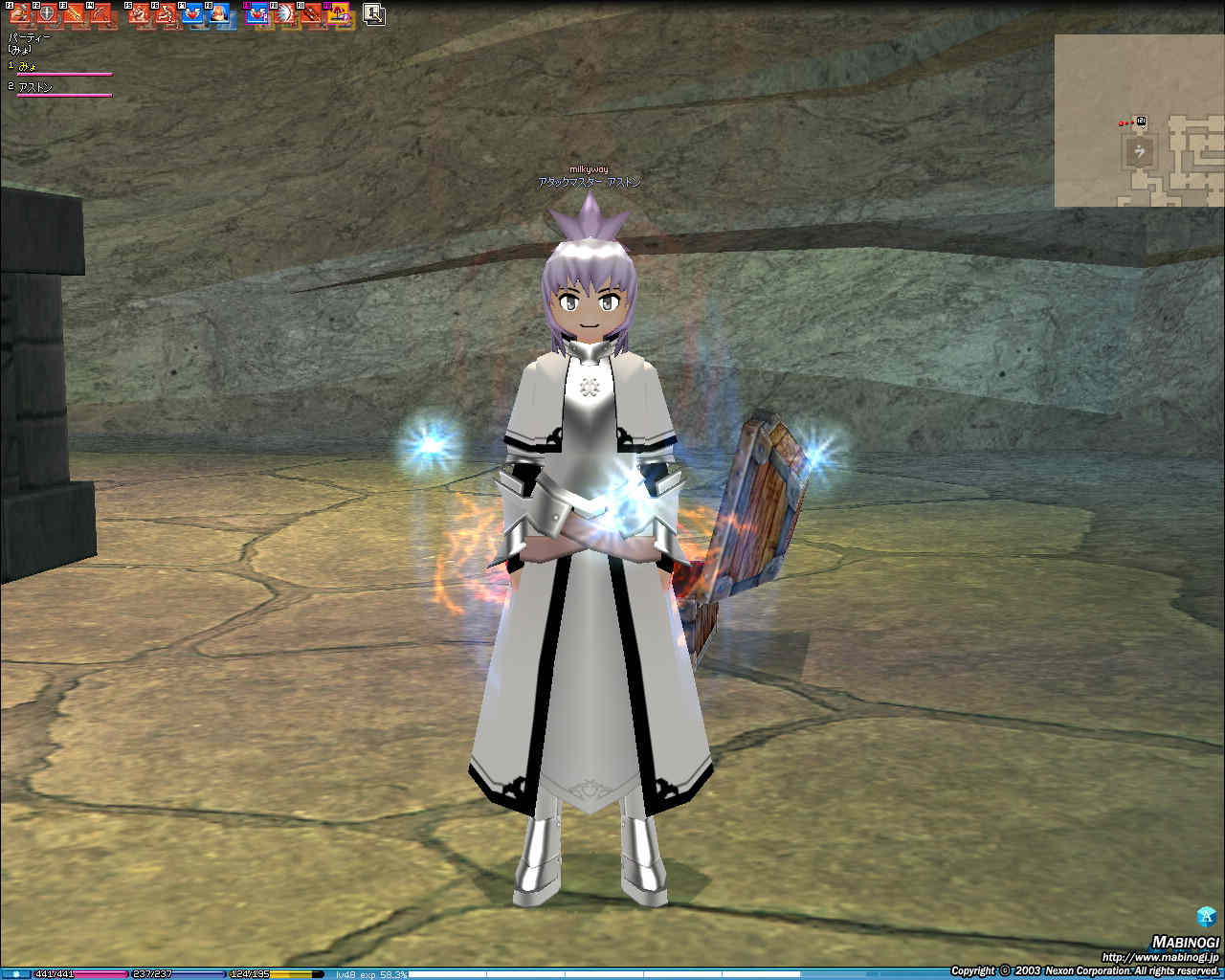Activate the F12 orange umbrella skill
Viewport: 1225px width, 980px height.
pyautogui.click(x=339, y=14)
